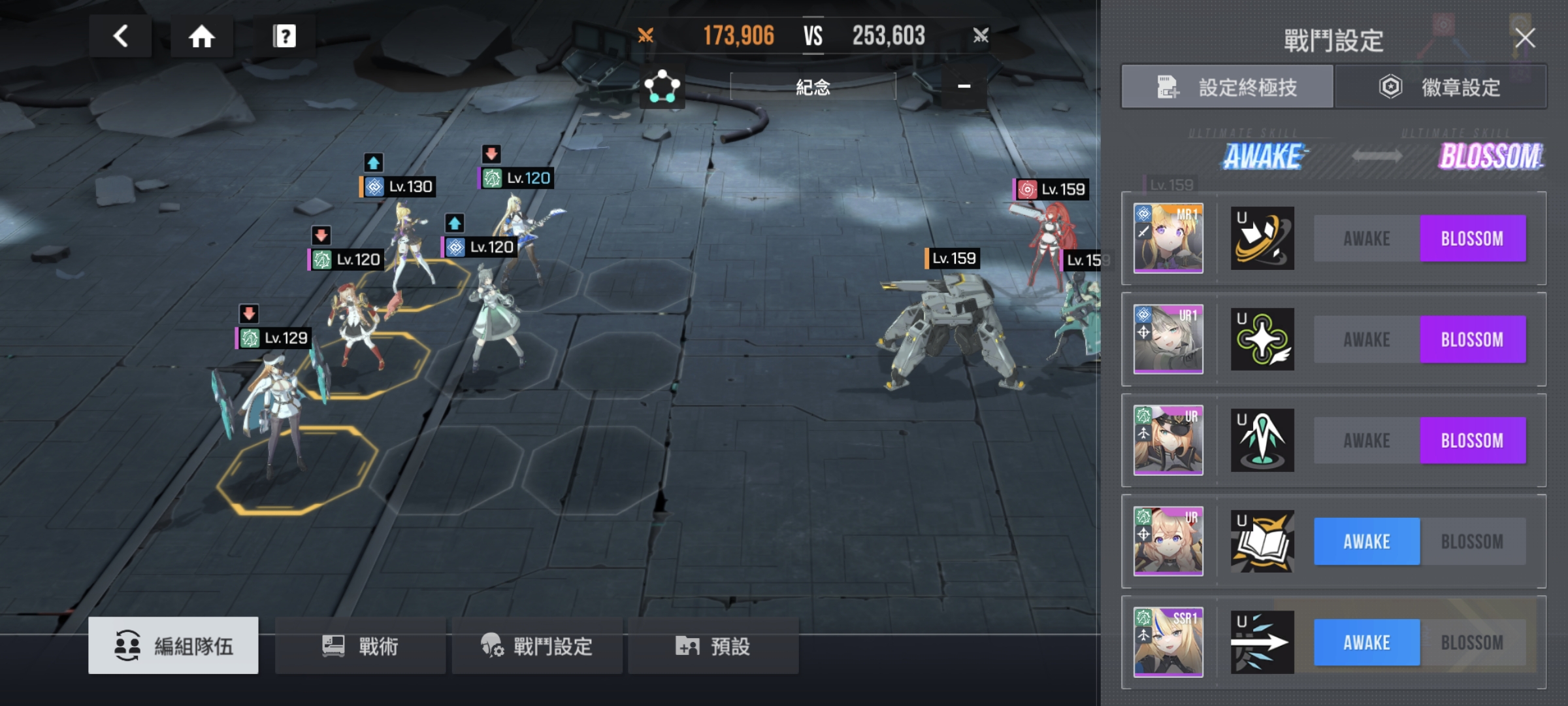Open the question mark help button
Image resolution: width=1568 pixels, height=706 pixels.
(284, 36)
